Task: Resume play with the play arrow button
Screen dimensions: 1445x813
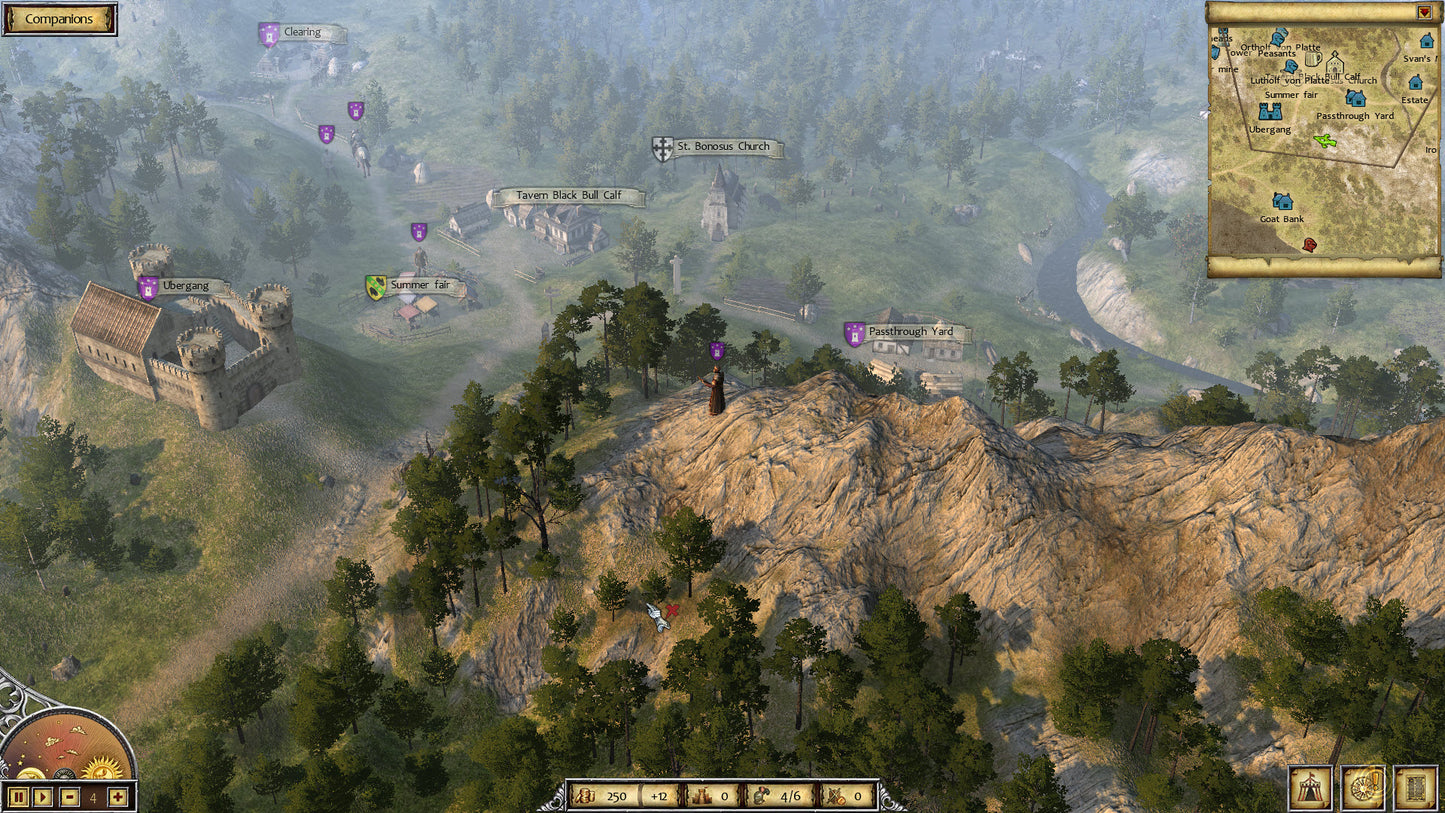Action: [x=42, y=797]
